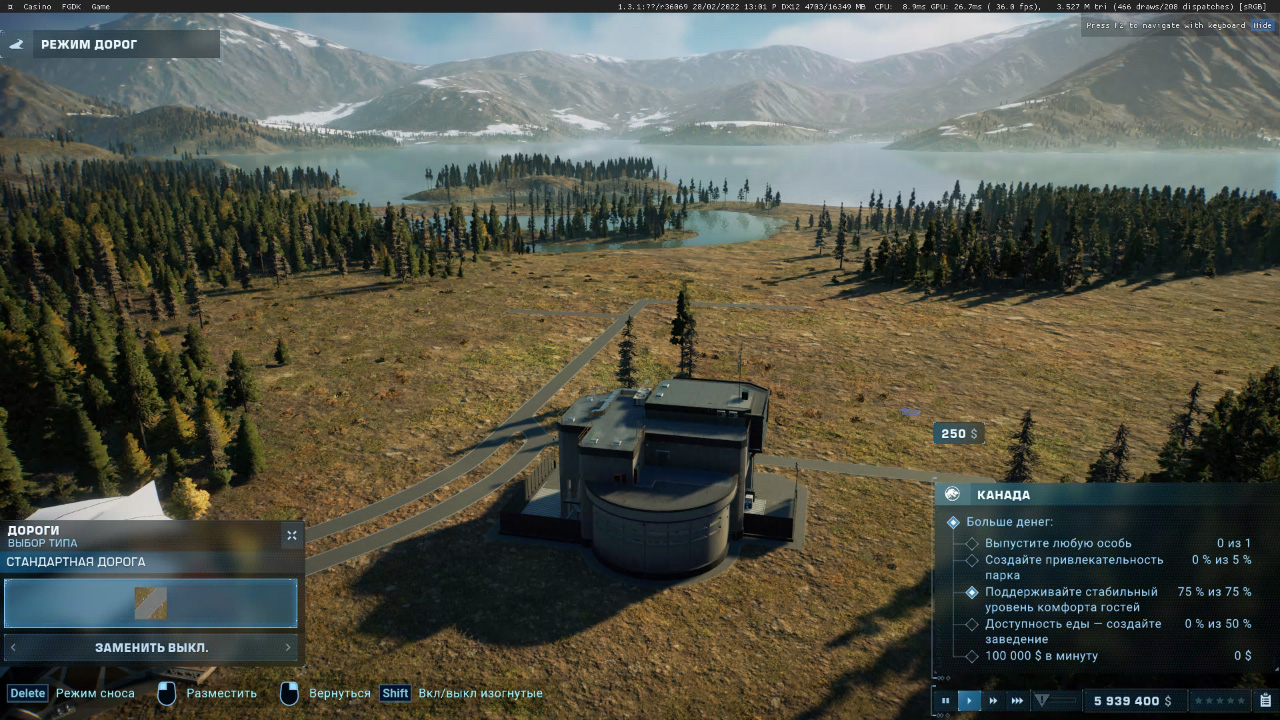Click the left arrow beside ЗАМЕНИТЬ ВЫКЛ.
This screenshot has width=1280, height=720.
tap(13, 648)
